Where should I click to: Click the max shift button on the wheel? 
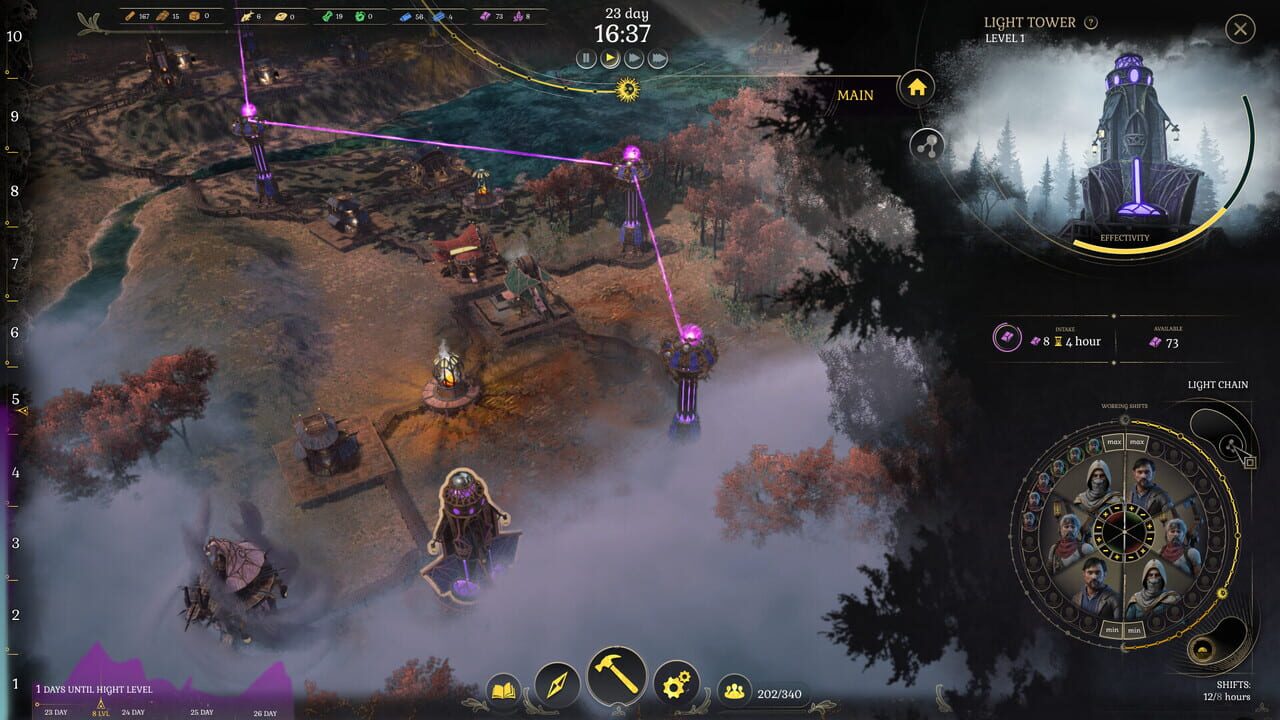(1112, 441)
